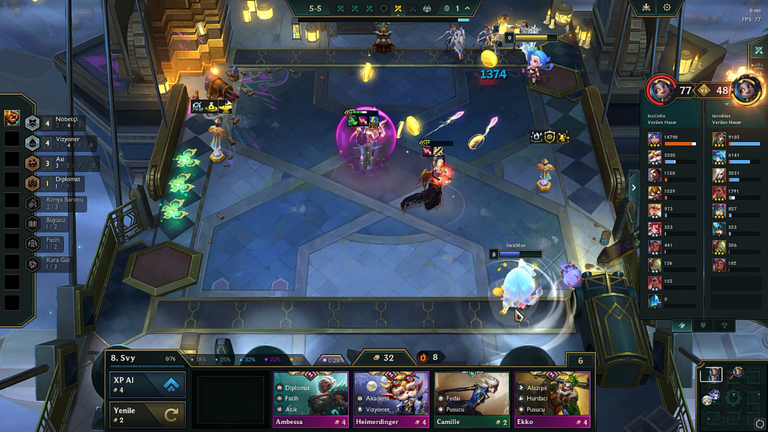Select the Camille card in the shop
The width and height of the screenshot is (768, 432).
pos(470,399)
